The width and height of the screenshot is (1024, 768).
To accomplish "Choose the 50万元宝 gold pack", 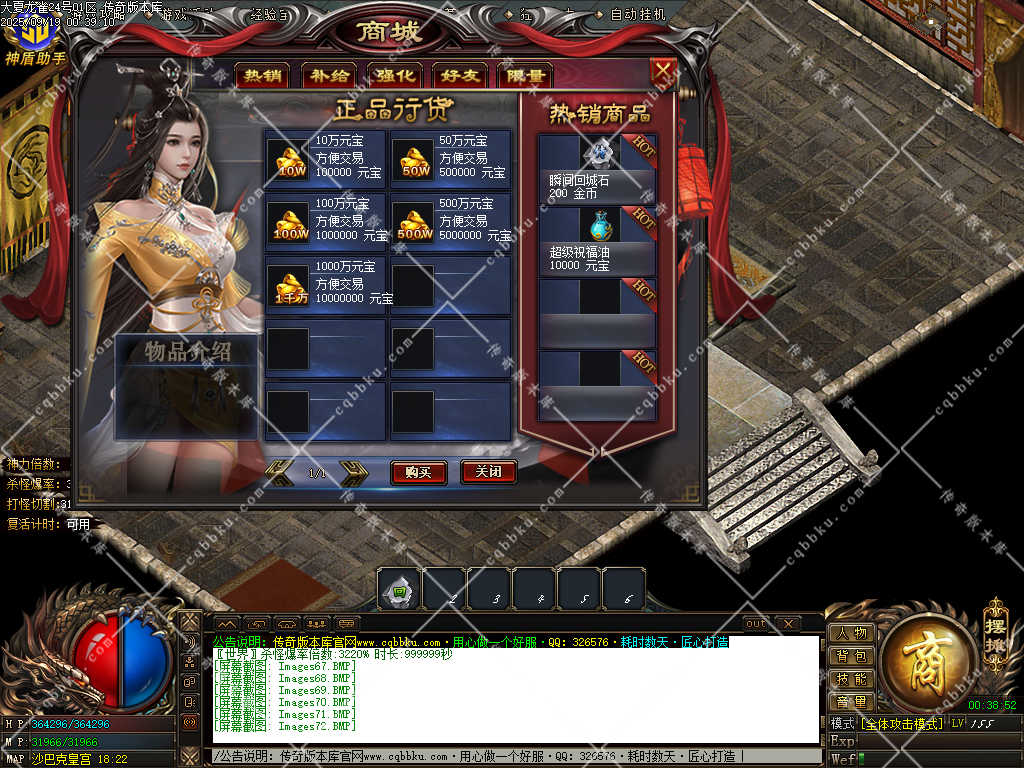I will pyautogui.click(x=450, y=159).
